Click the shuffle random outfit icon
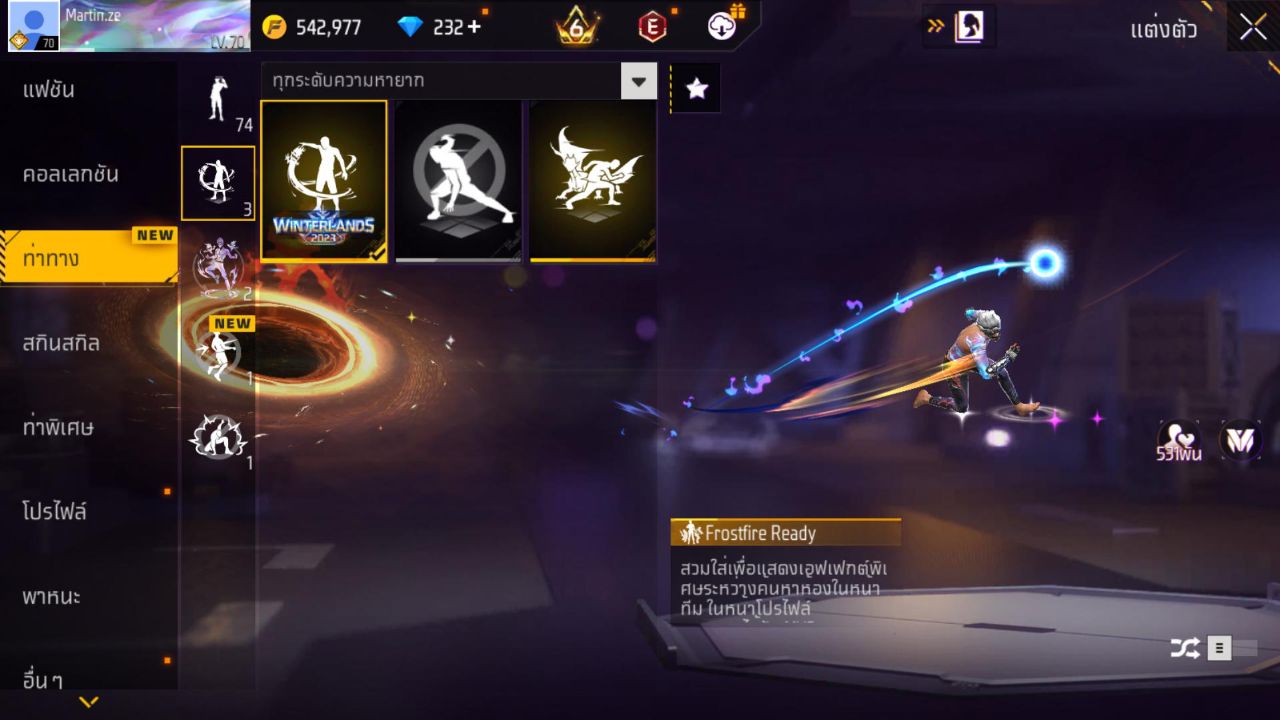 pyautogui.click(x=1186, y=647)
